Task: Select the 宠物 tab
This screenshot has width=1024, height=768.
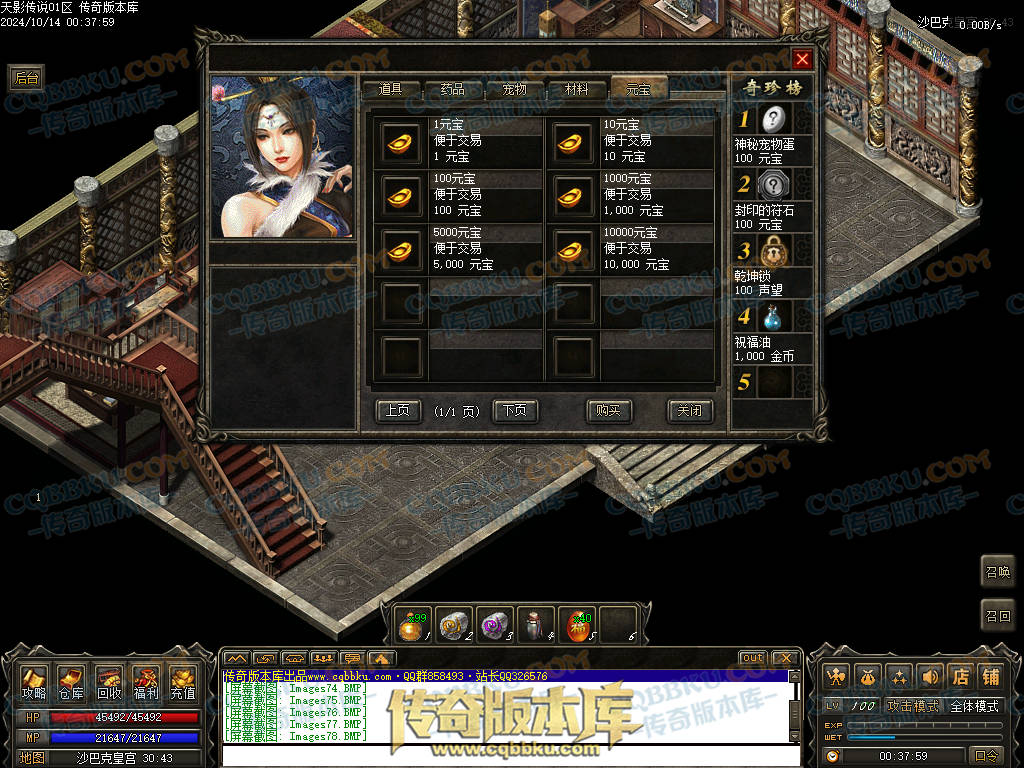Action: pos(515,89)
